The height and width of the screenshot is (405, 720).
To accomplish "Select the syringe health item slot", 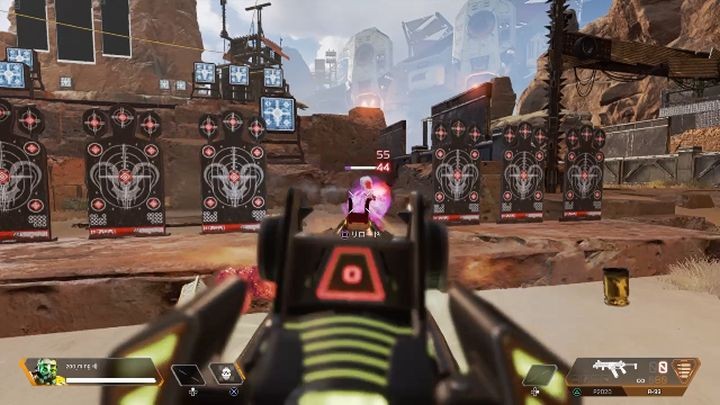I will [187, 375].
